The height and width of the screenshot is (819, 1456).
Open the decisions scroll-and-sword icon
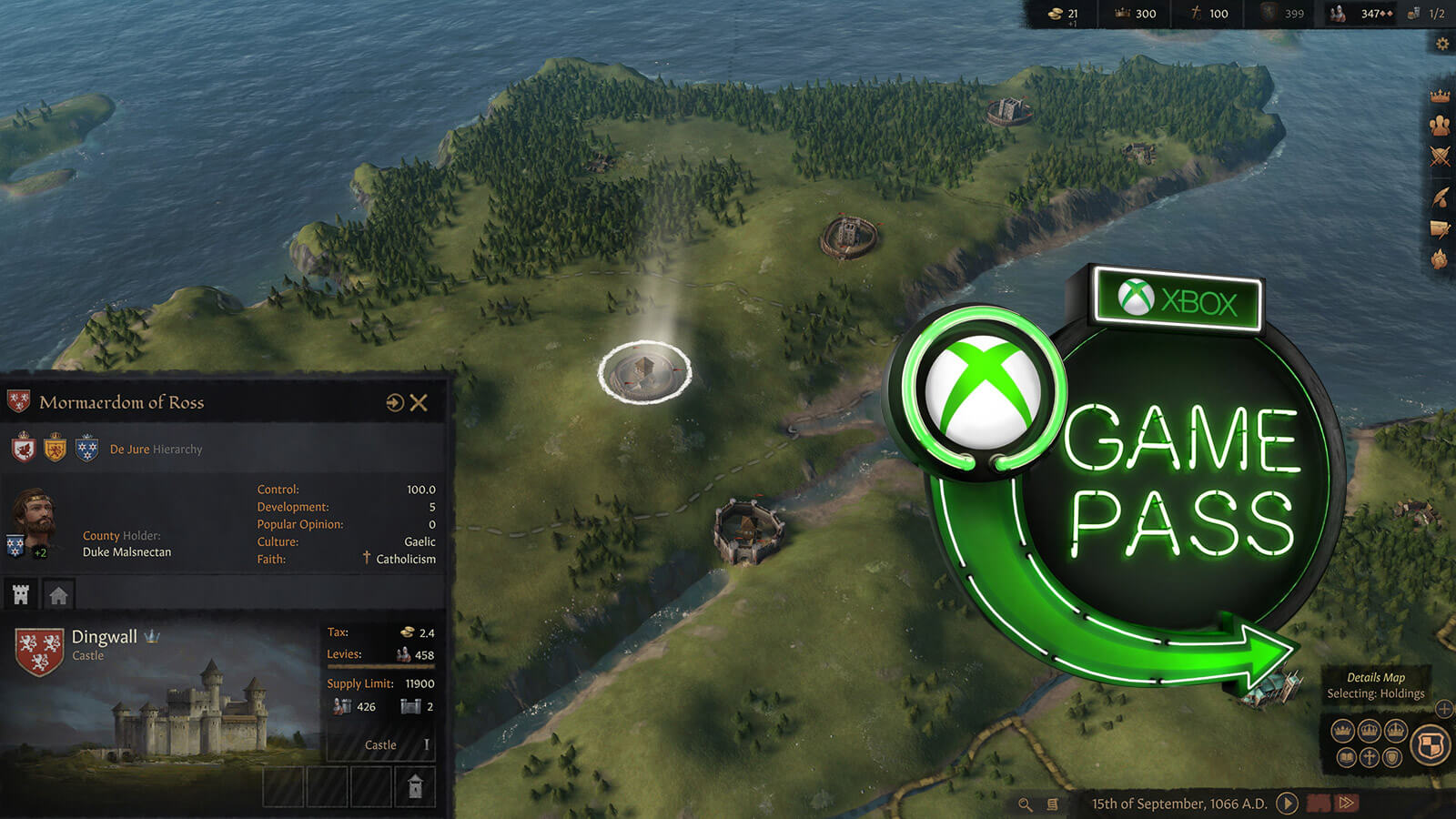[1439, 229]
